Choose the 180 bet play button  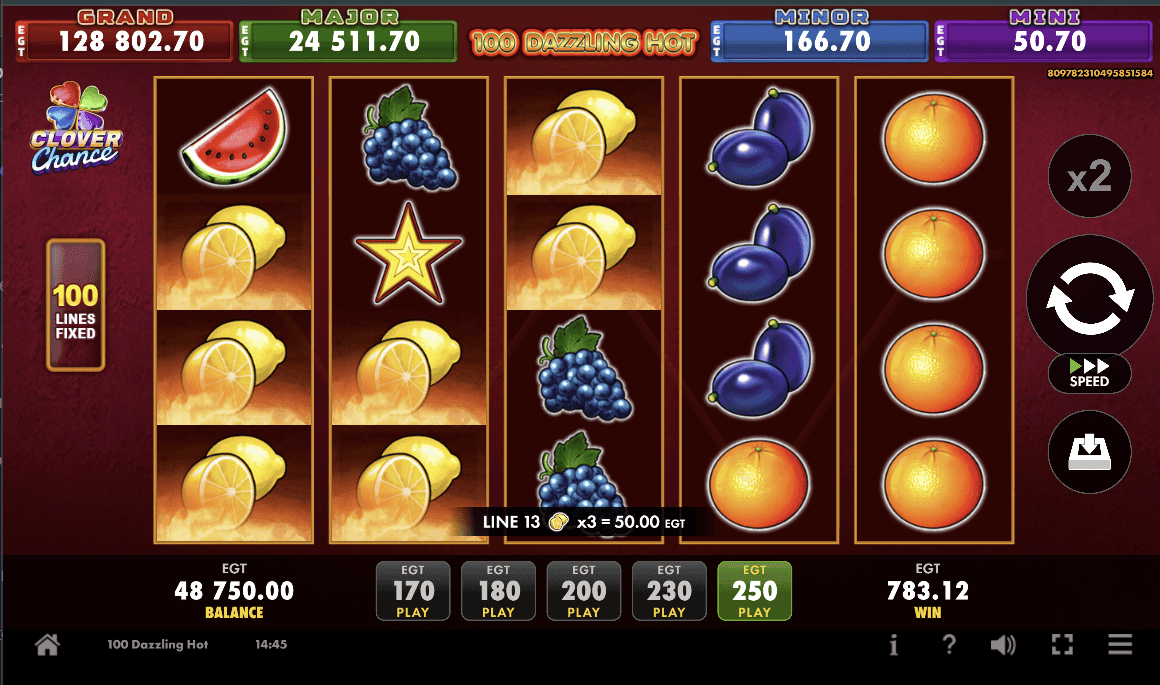498,591
